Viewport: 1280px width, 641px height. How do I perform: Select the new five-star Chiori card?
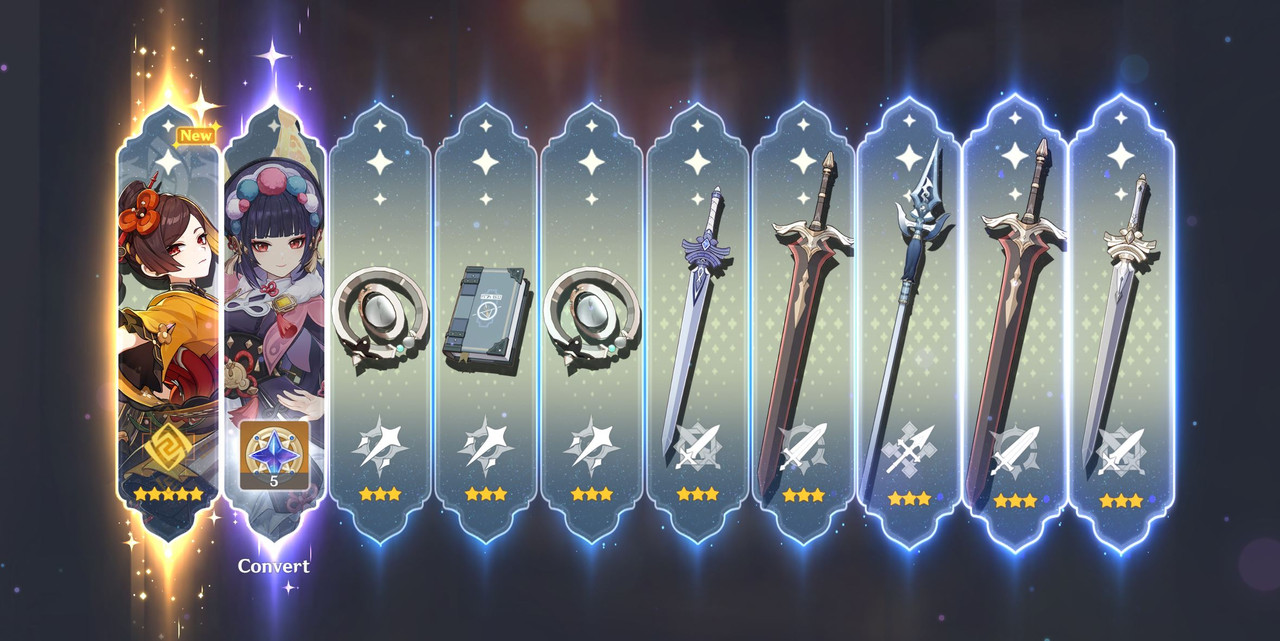(x=167, y=320)
